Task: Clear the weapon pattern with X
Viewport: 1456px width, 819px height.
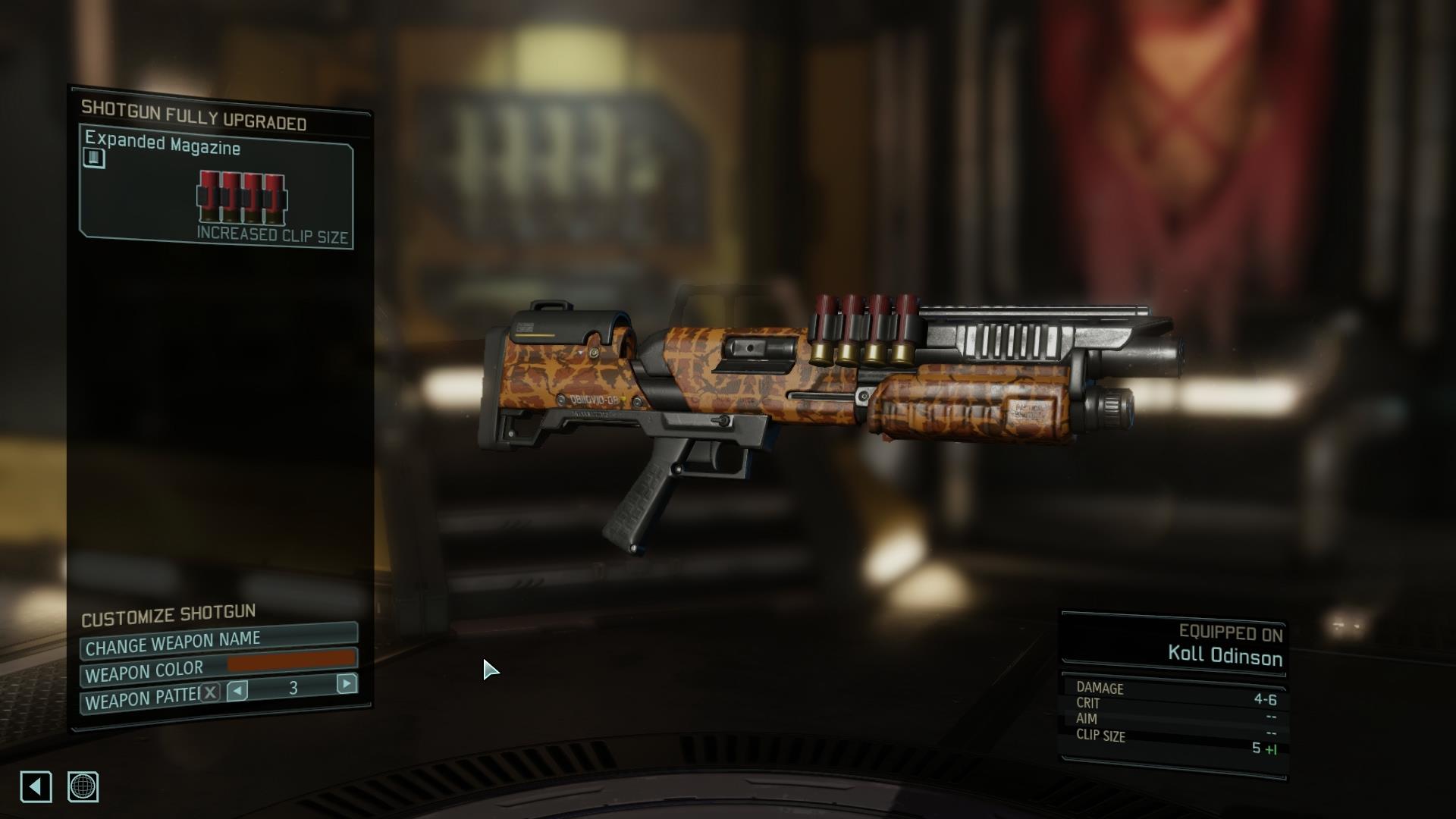Action: point(211,692)
